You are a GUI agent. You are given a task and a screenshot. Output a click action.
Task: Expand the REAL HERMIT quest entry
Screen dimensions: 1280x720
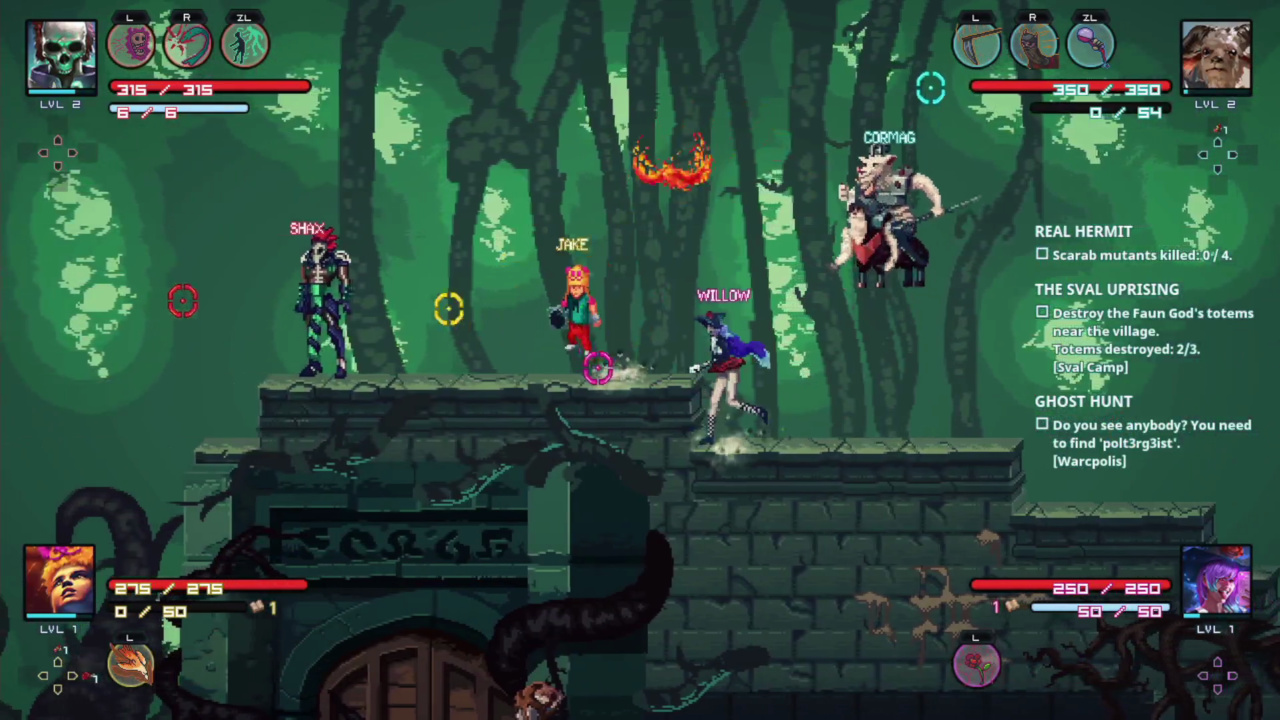tap(1083, 231)
